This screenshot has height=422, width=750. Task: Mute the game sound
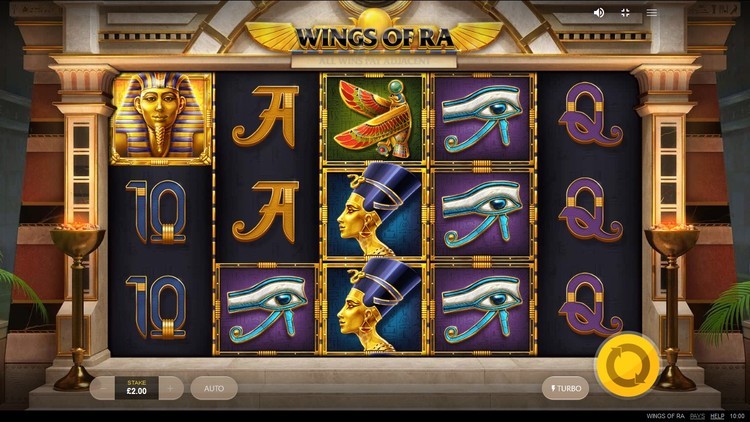599,13
